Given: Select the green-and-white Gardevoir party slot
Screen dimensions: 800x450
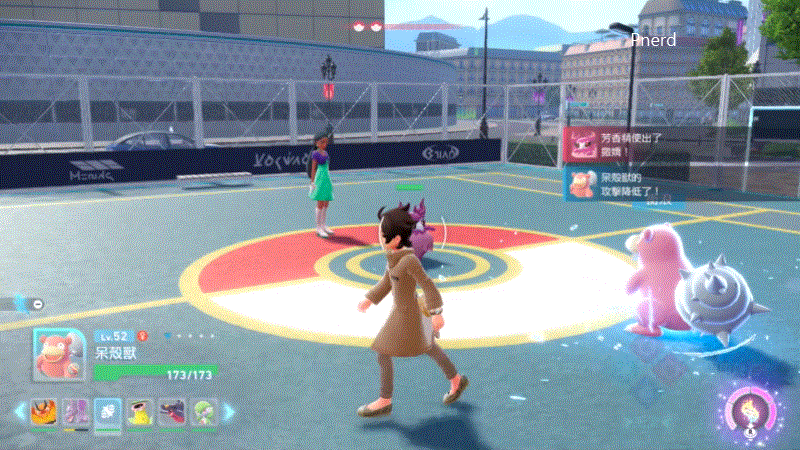Looking at the screenshot, I should [x=203, y=411].
